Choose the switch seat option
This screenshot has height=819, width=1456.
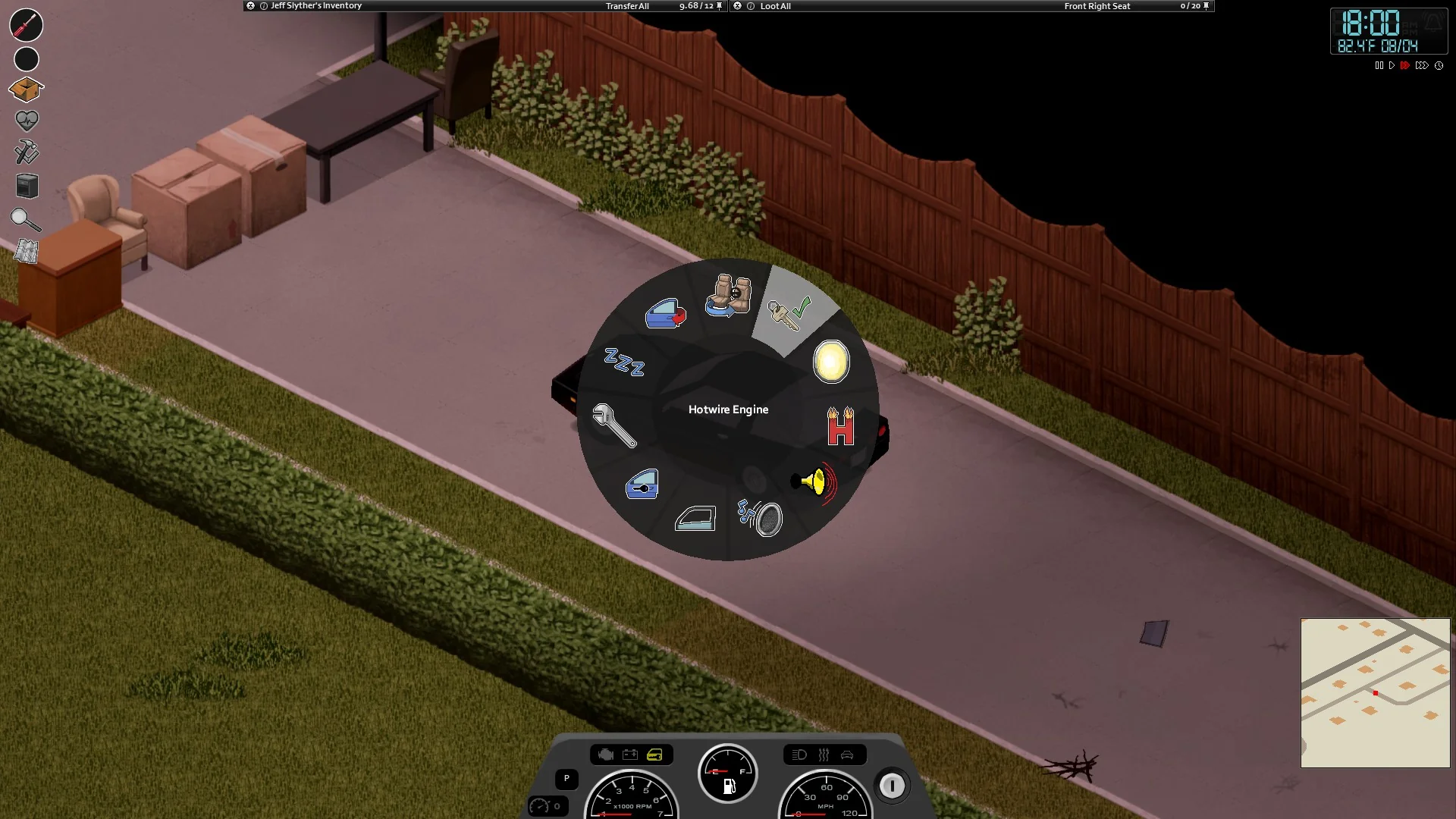coord(728,296)
